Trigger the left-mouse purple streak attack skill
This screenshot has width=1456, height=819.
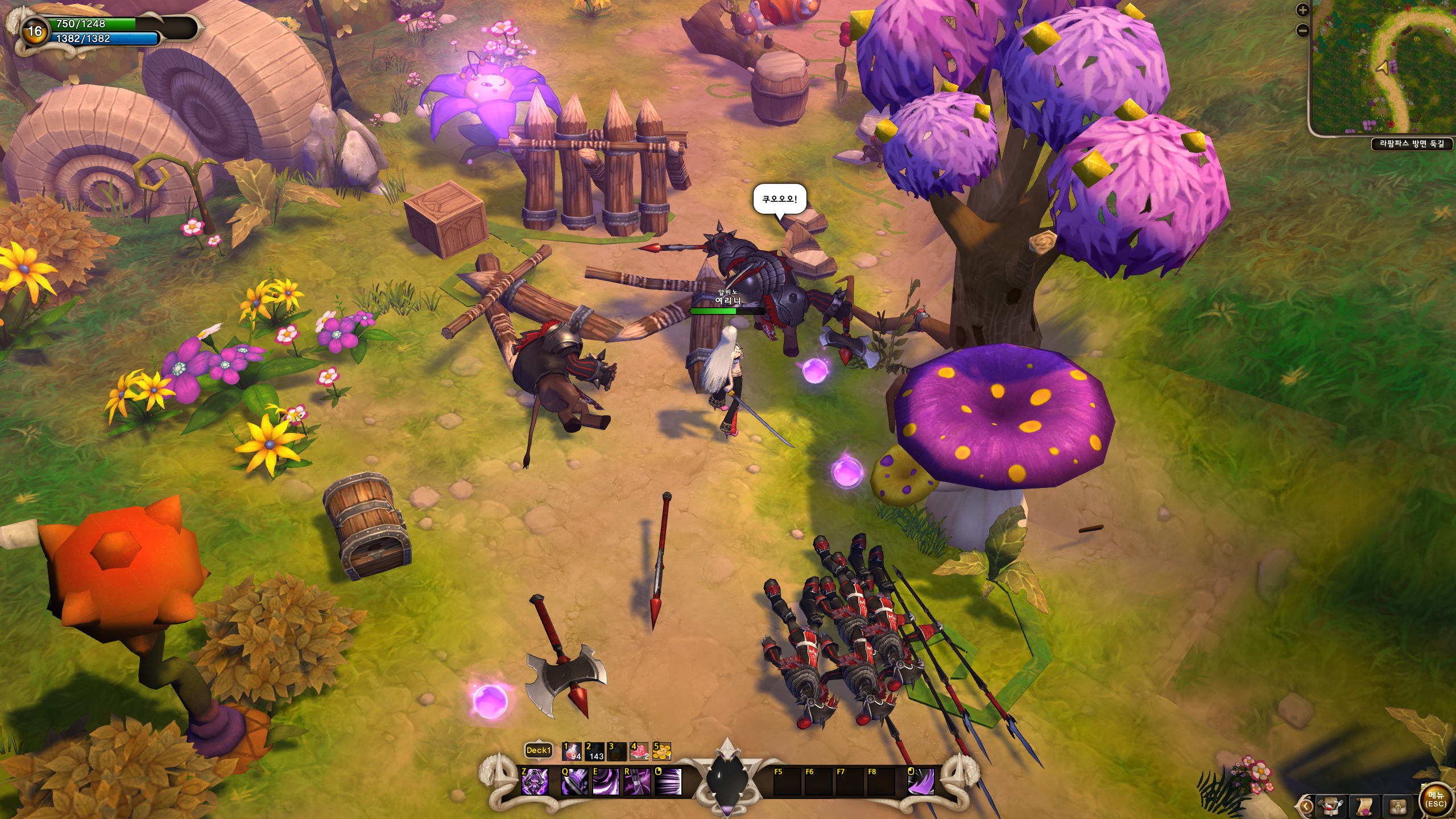coord(668,781)
